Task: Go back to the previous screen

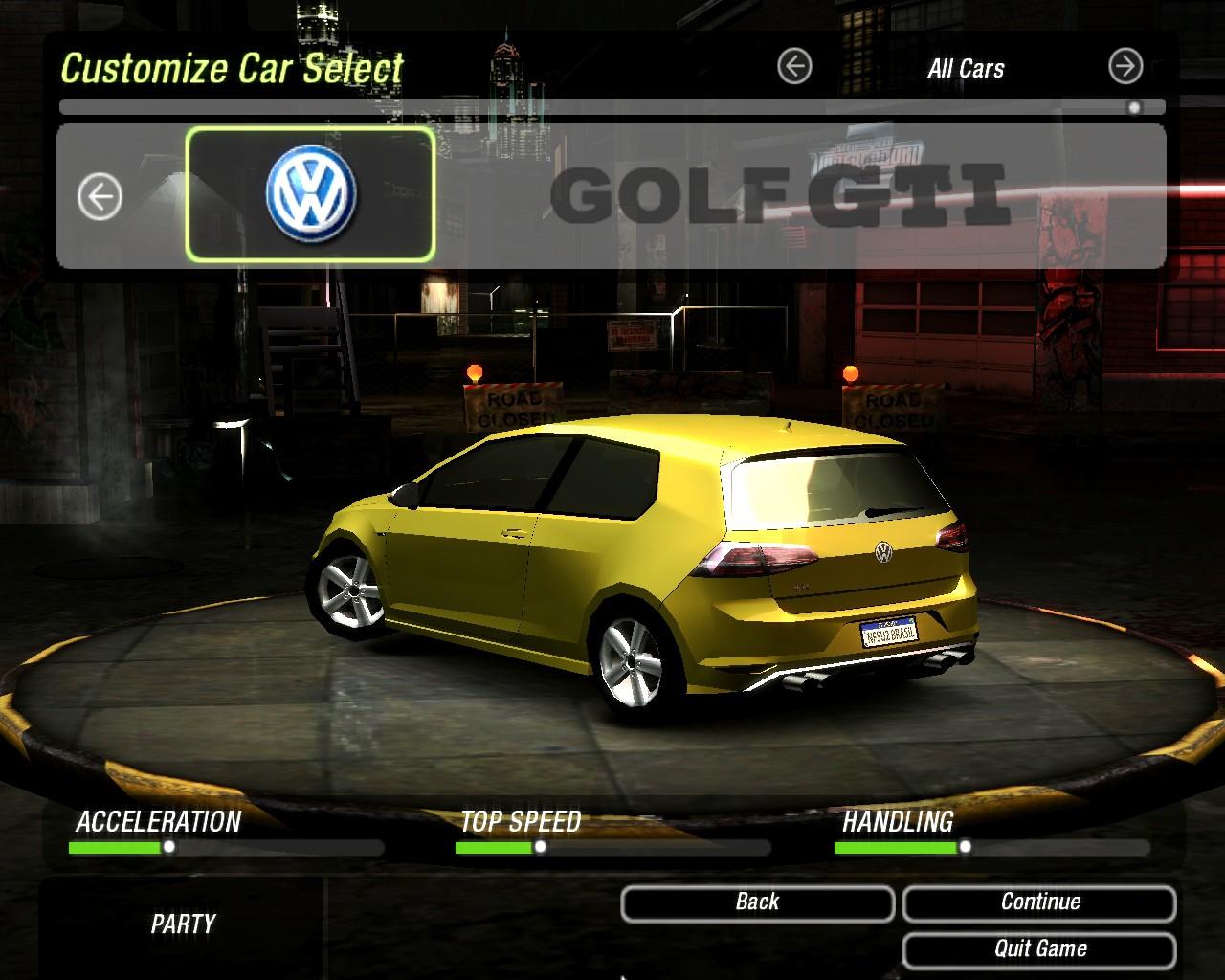Action: tap(757, 902)
